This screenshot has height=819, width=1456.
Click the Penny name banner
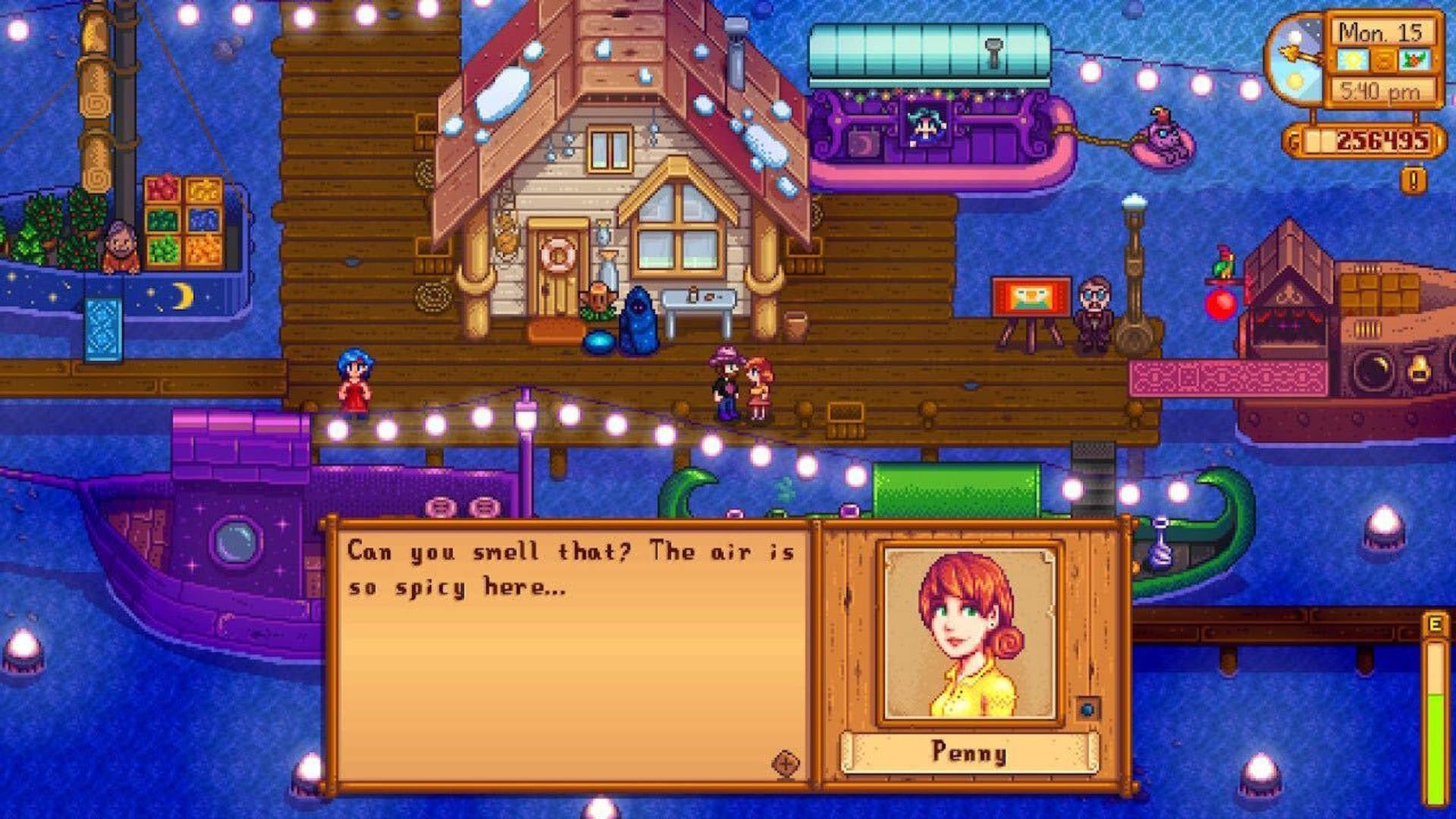[971, 753]
